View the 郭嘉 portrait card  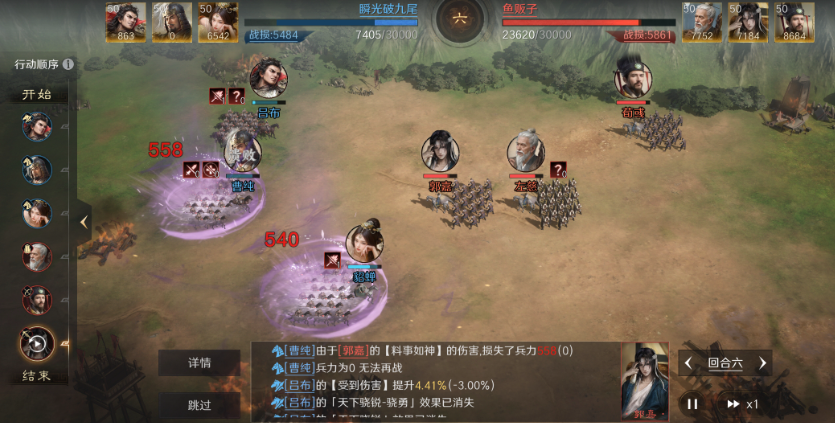point(645,380)
